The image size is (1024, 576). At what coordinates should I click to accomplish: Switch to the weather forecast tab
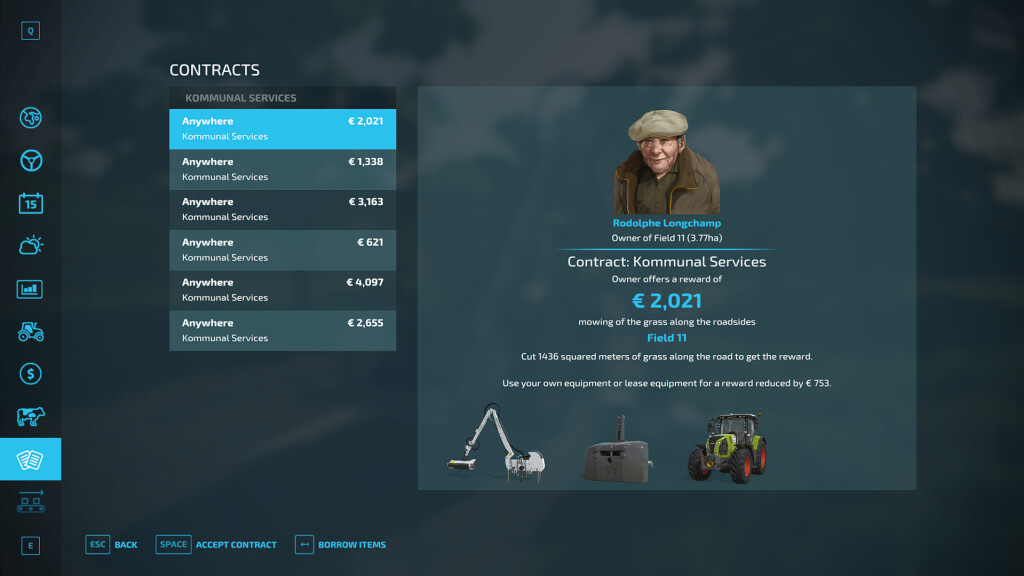coord(31,246)
